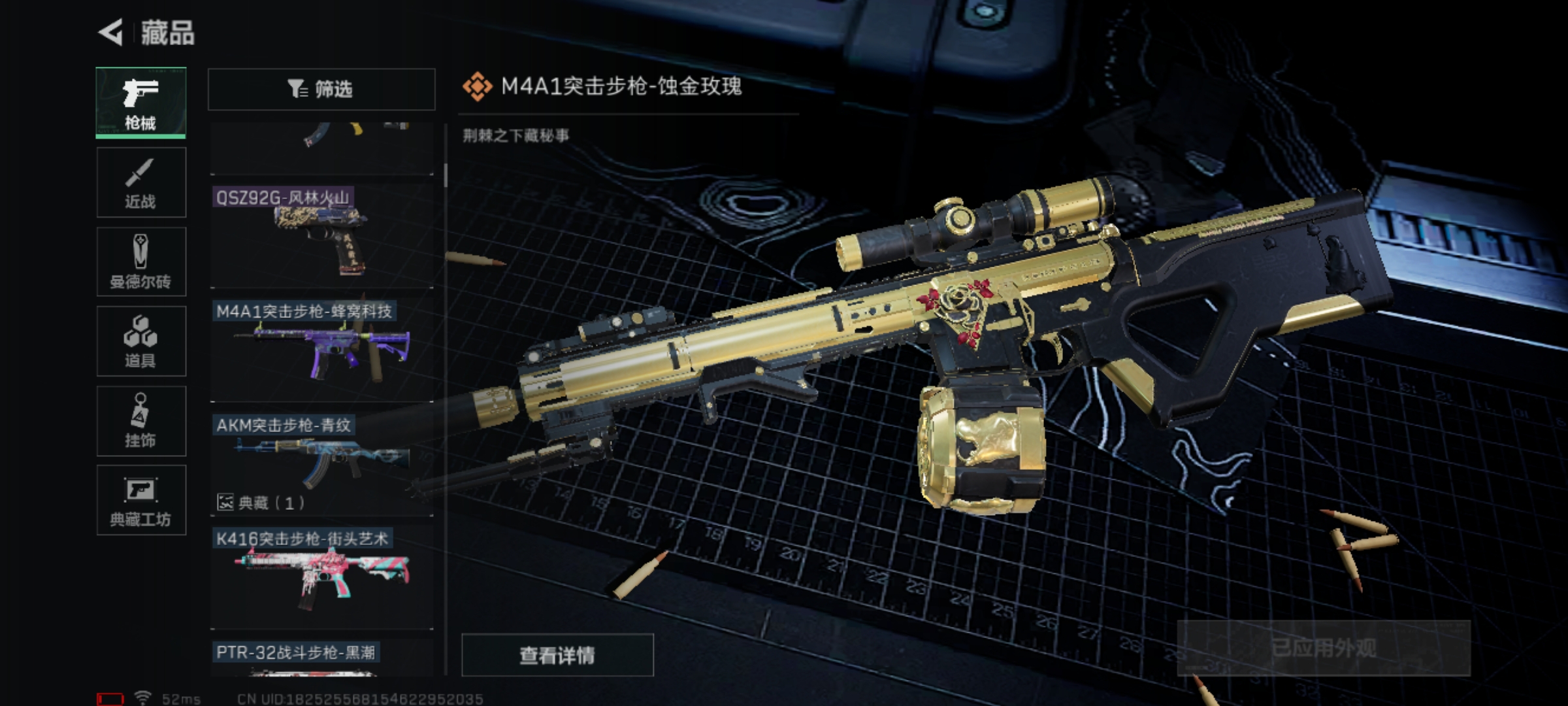
Task: Open the 筛选 filter options
Action: (321, 89)
